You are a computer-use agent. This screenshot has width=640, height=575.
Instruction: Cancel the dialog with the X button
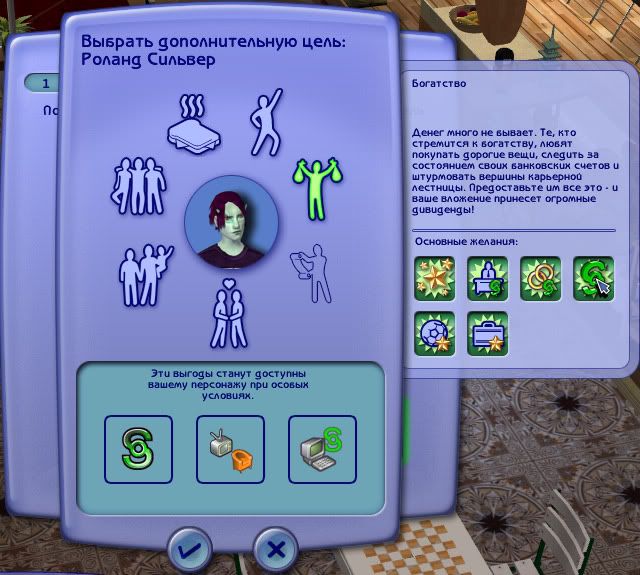277,549
